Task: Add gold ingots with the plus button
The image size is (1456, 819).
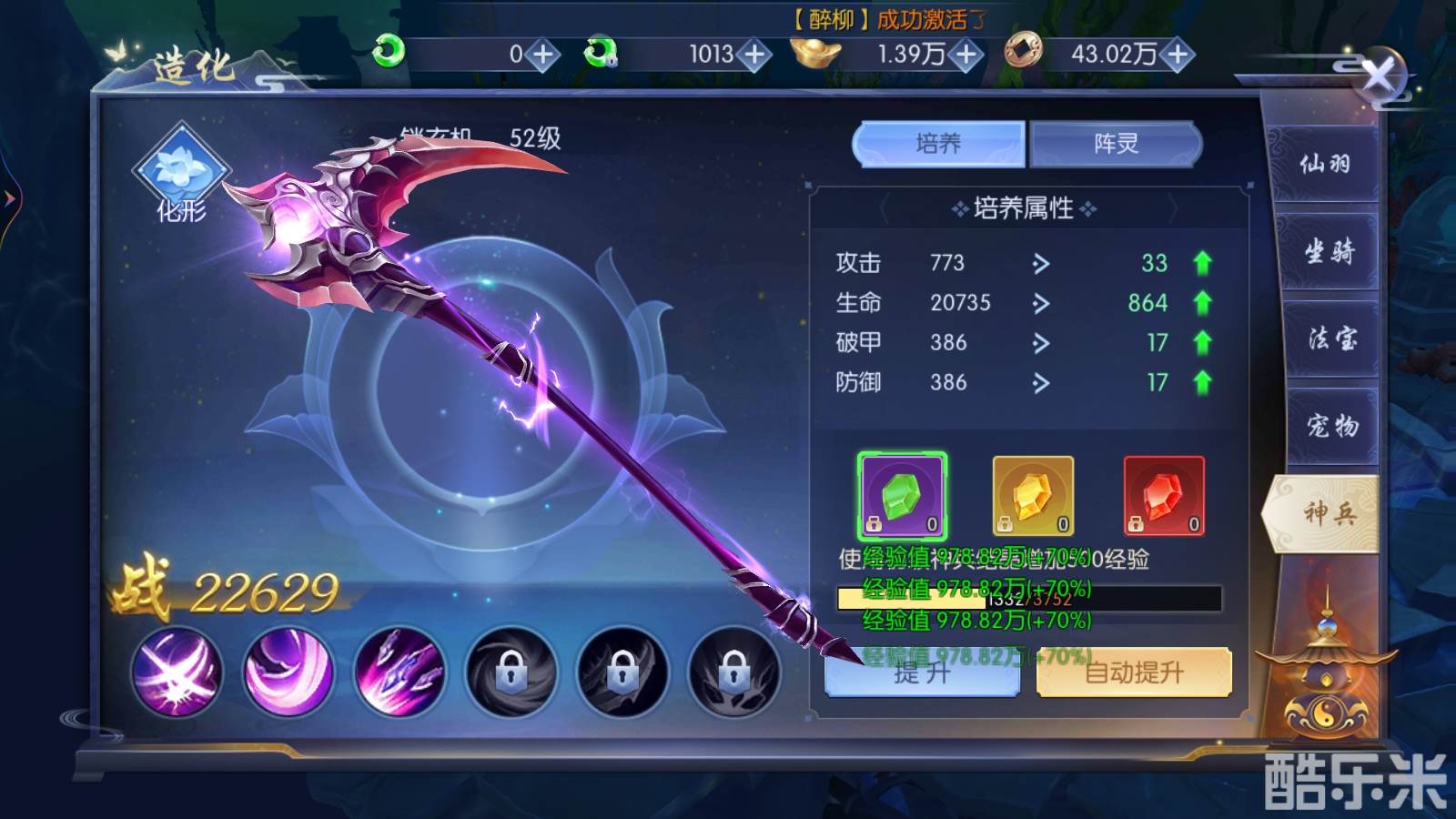Action: coord(966,55)
